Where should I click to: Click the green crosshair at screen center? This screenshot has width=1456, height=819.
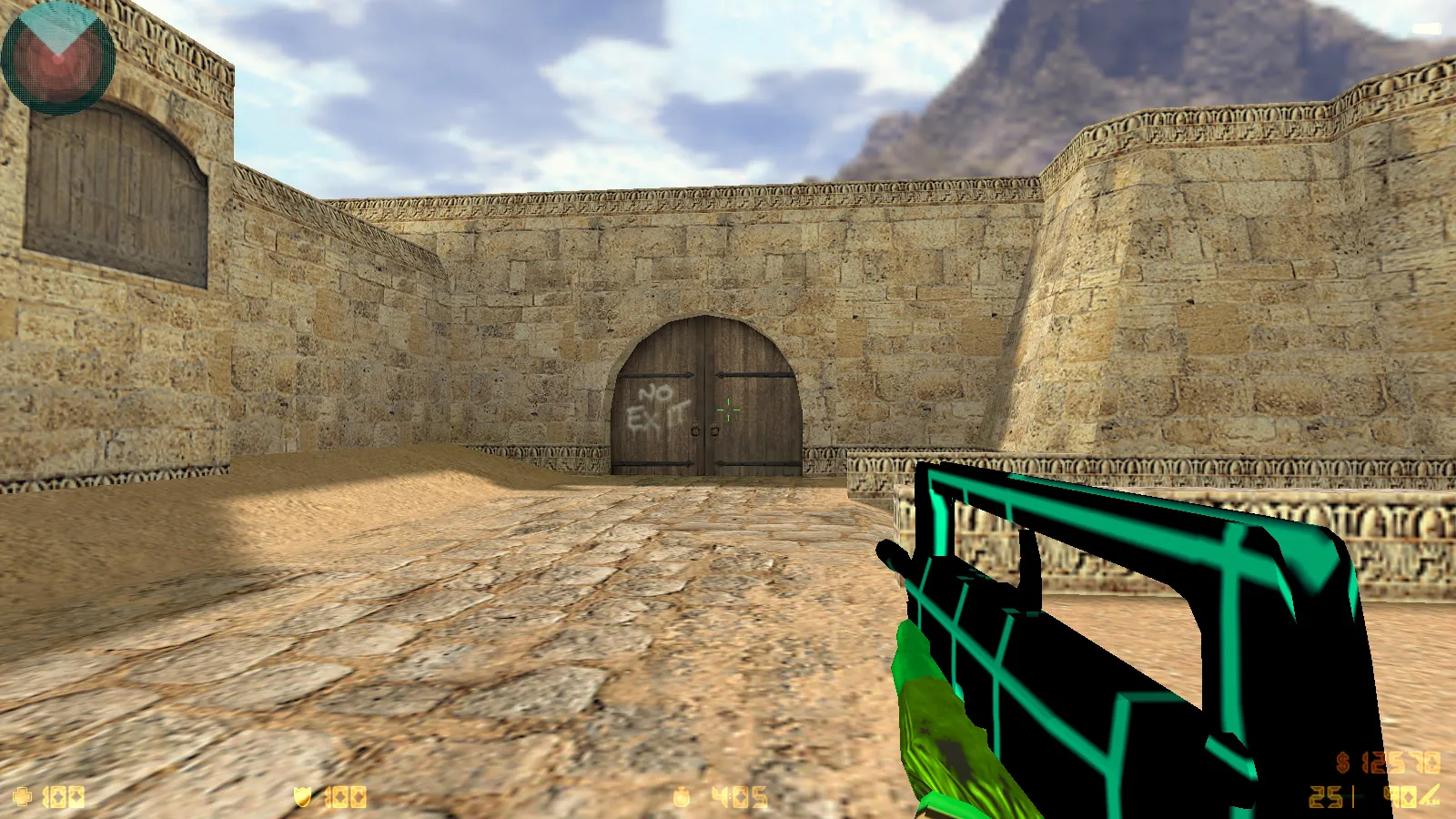(728, 411)
